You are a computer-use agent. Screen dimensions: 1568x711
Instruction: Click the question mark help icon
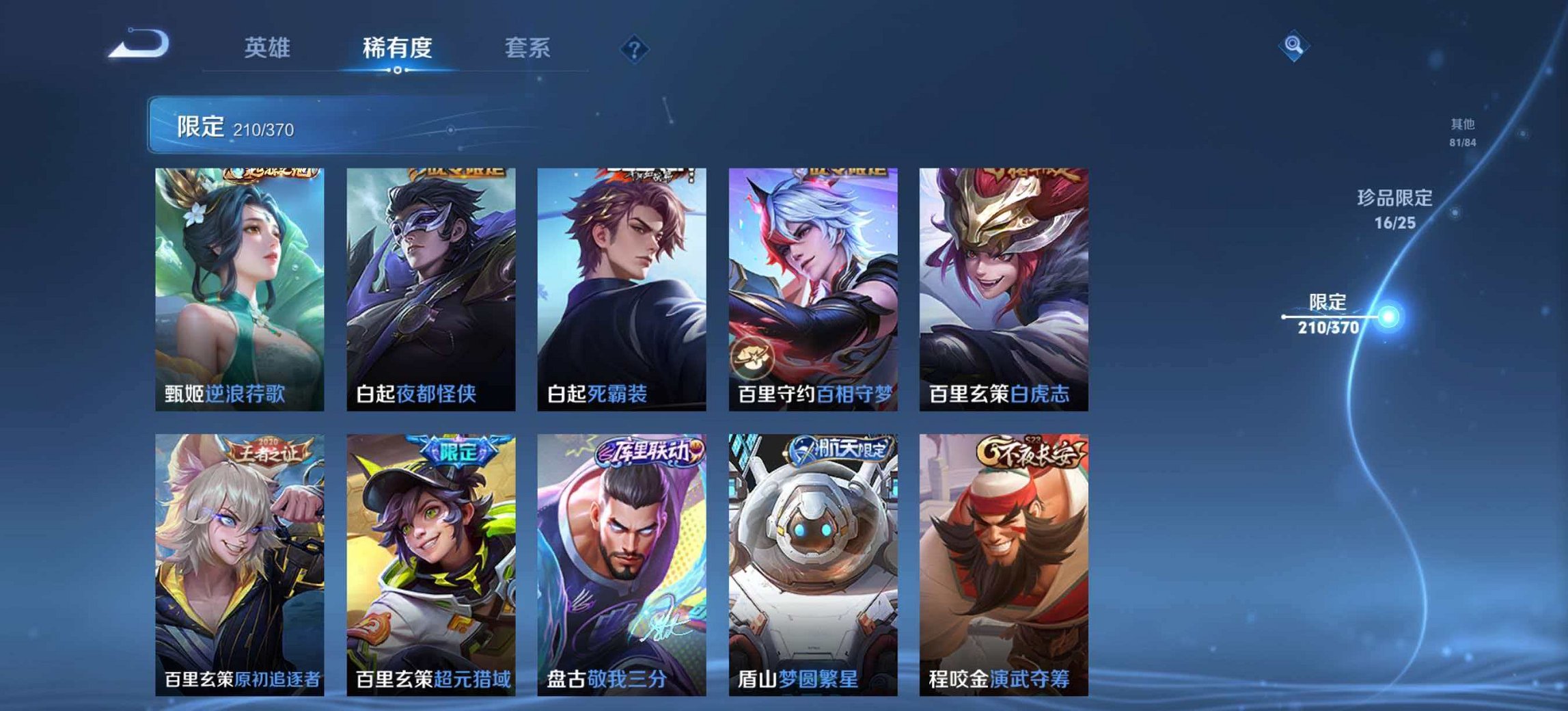(635, 48)
